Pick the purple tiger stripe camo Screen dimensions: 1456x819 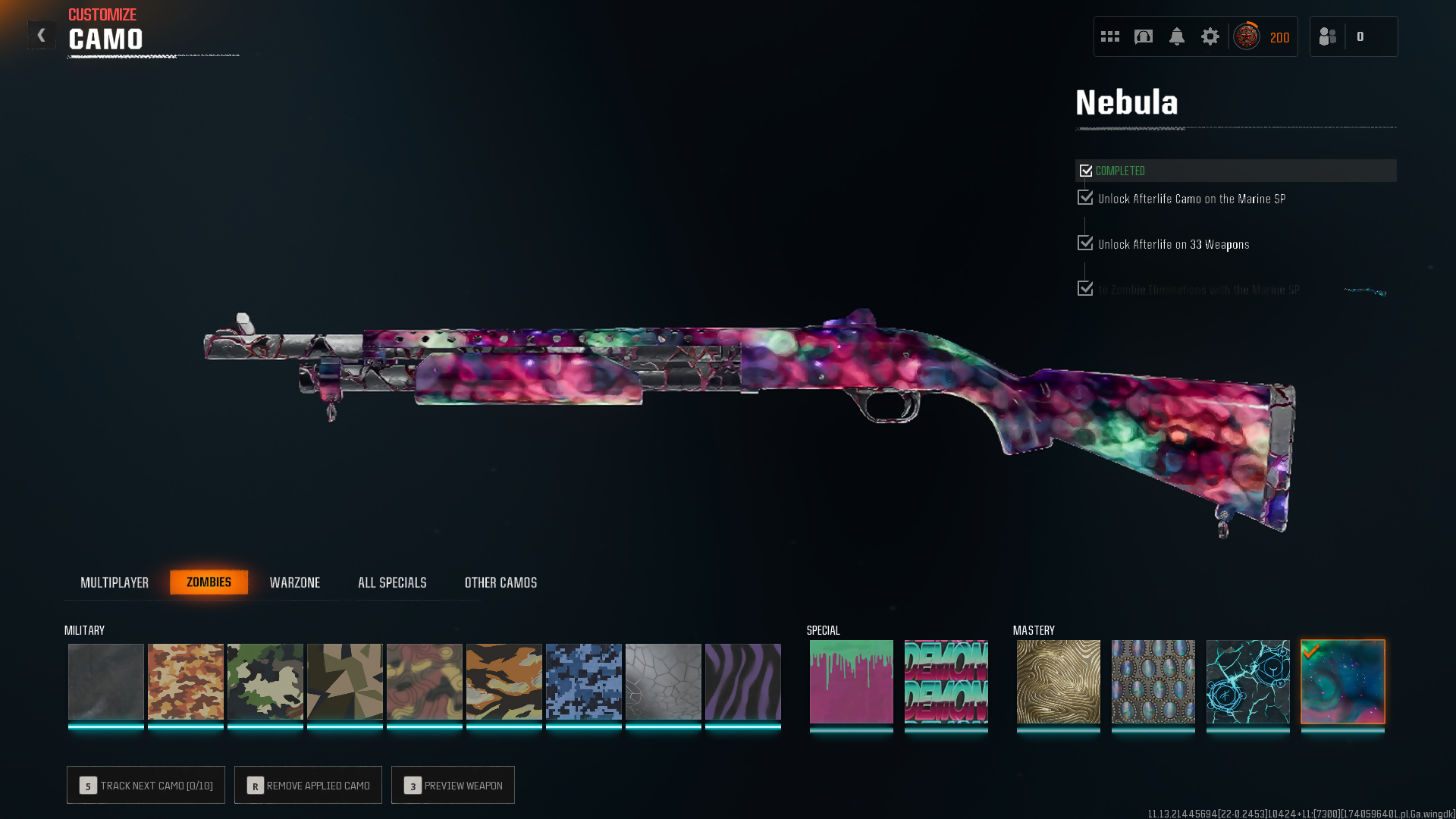coord(743,681)
